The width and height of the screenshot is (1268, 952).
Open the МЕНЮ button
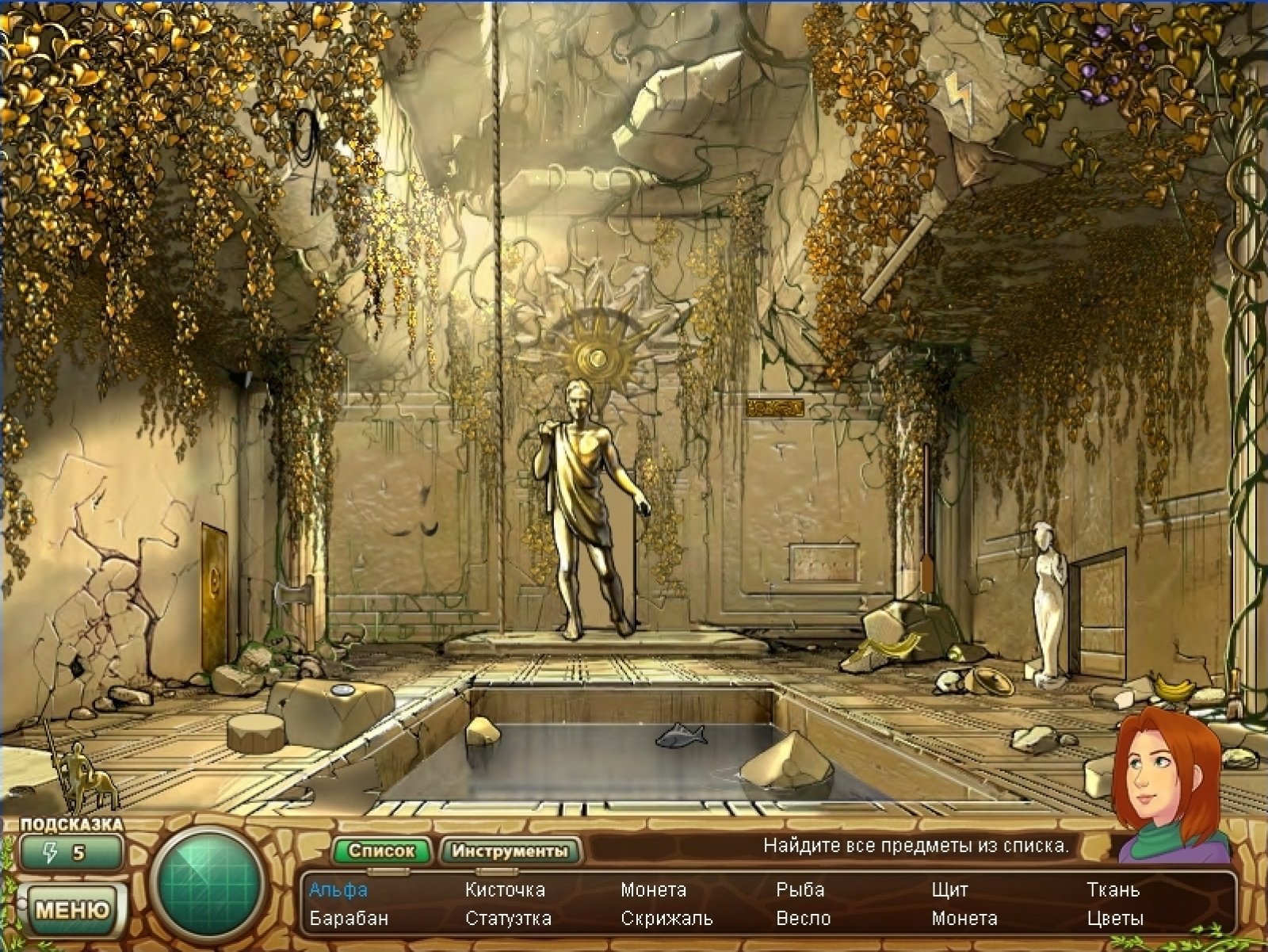(72, 908)
